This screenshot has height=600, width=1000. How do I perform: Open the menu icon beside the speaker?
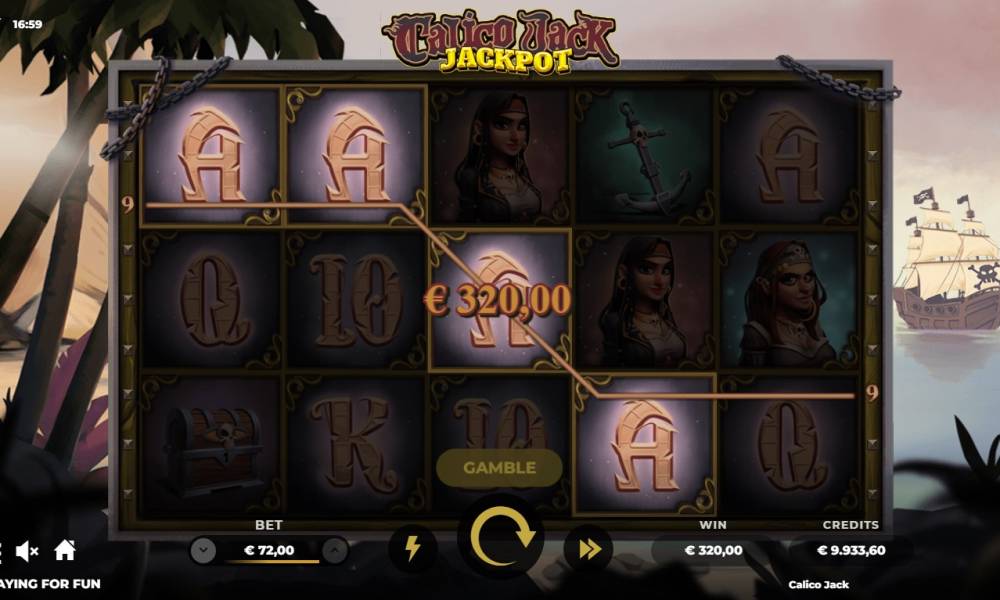3,550
